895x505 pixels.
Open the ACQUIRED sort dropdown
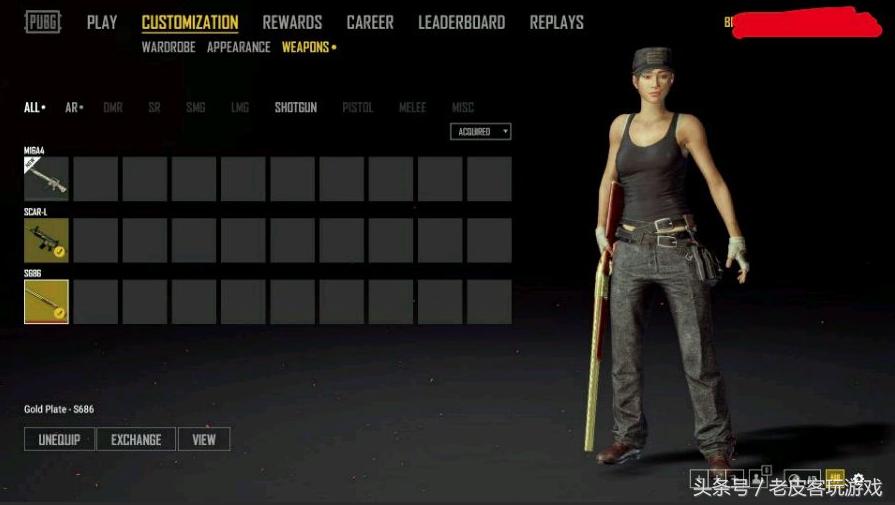tap(481, 132)
